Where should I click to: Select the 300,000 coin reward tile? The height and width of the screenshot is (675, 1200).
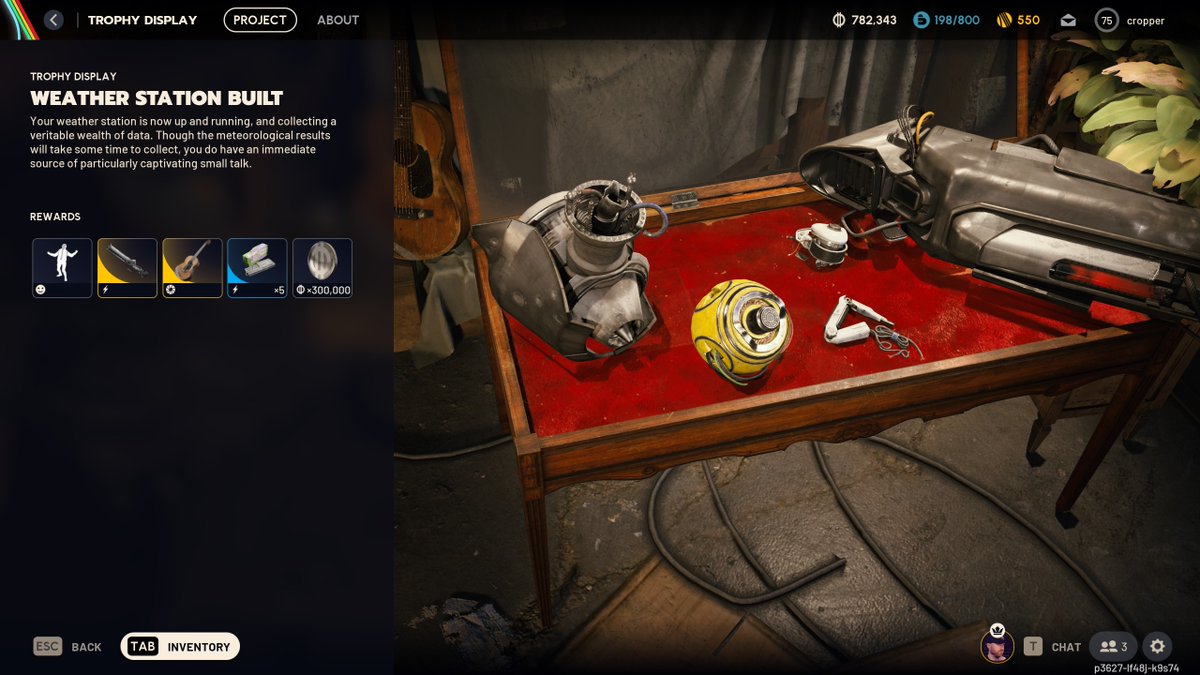(322, 268)
